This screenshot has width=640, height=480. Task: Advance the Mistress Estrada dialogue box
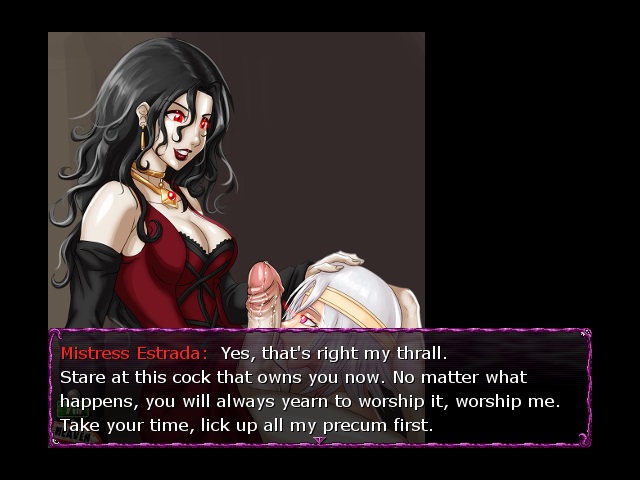pyautogui.click(x=319, y=388)
